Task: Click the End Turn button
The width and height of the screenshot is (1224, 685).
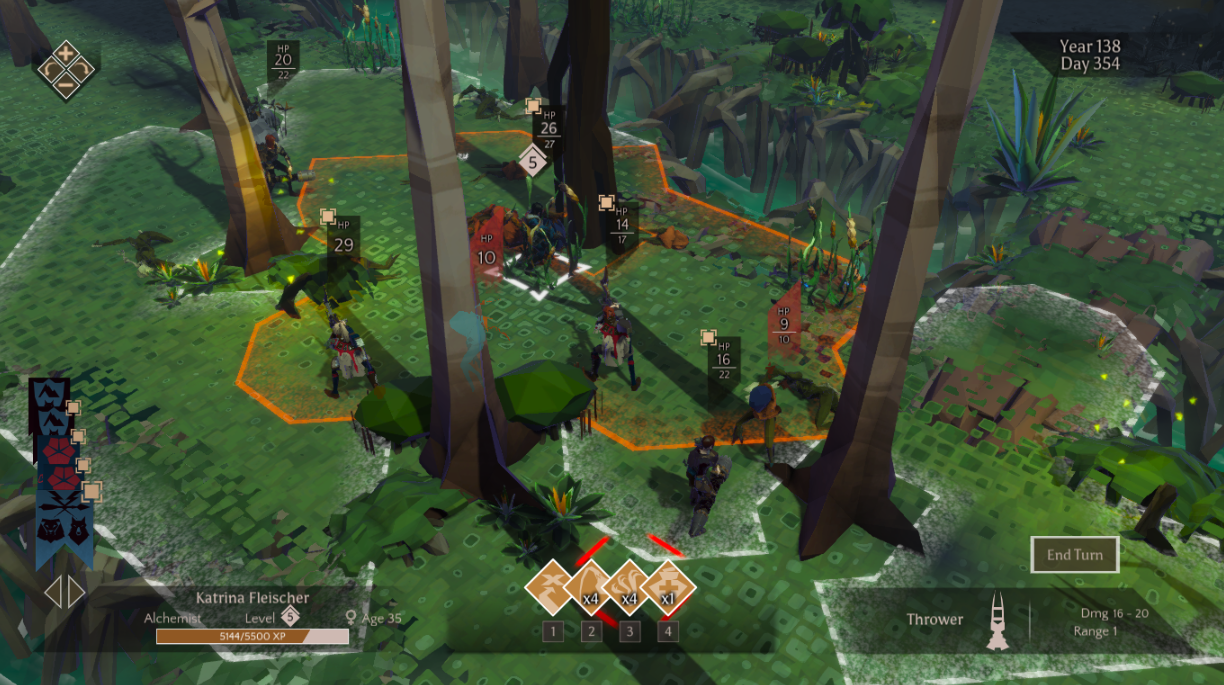Action: pyautogui.click(x=1074, y=555)
